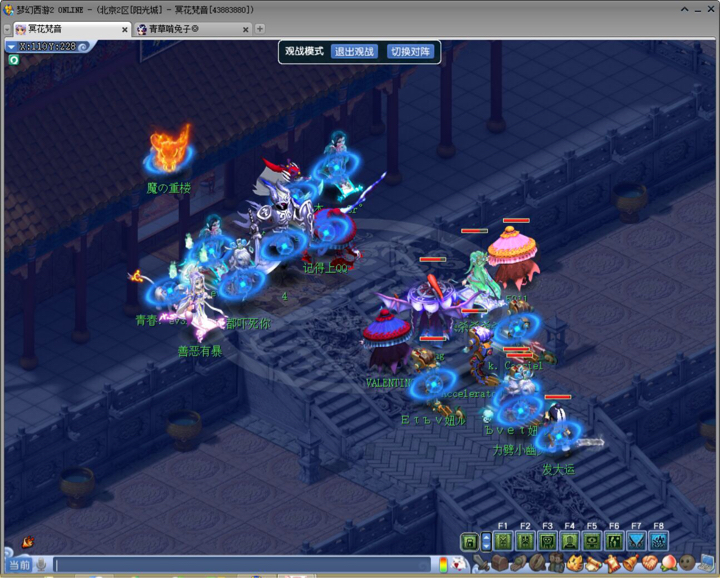720x578 pixels.
Task: Close the 冥花梵音 tab
Action: [125, 29]
